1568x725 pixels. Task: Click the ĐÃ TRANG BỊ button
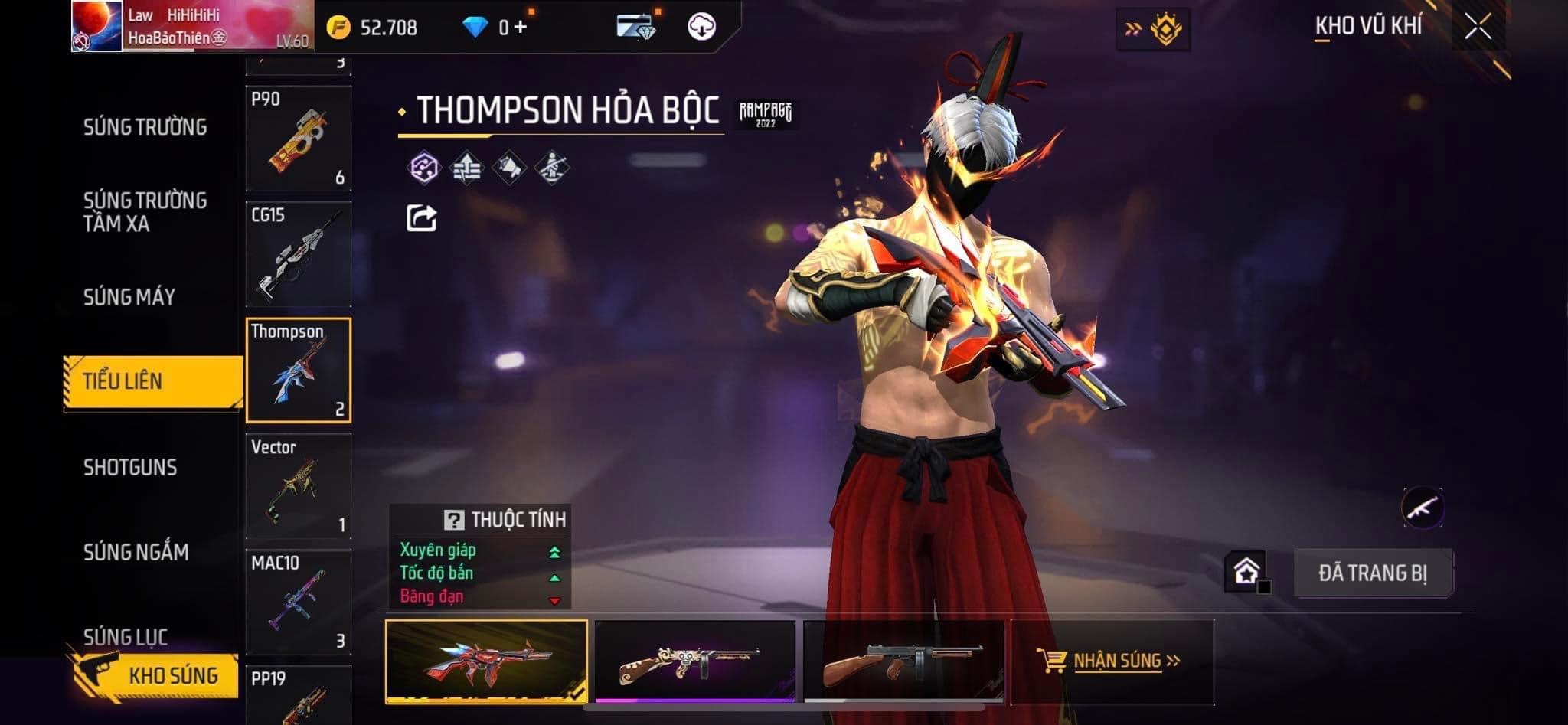pyautogui.click(x=1373, y=573)
